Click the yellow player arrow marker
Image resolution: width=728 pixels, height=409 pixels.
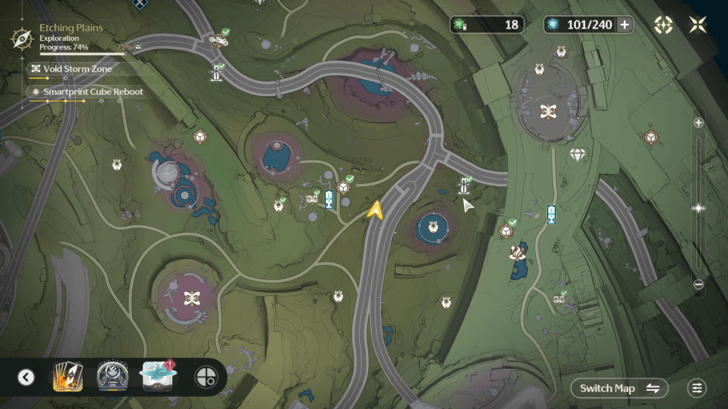(375, 210)
